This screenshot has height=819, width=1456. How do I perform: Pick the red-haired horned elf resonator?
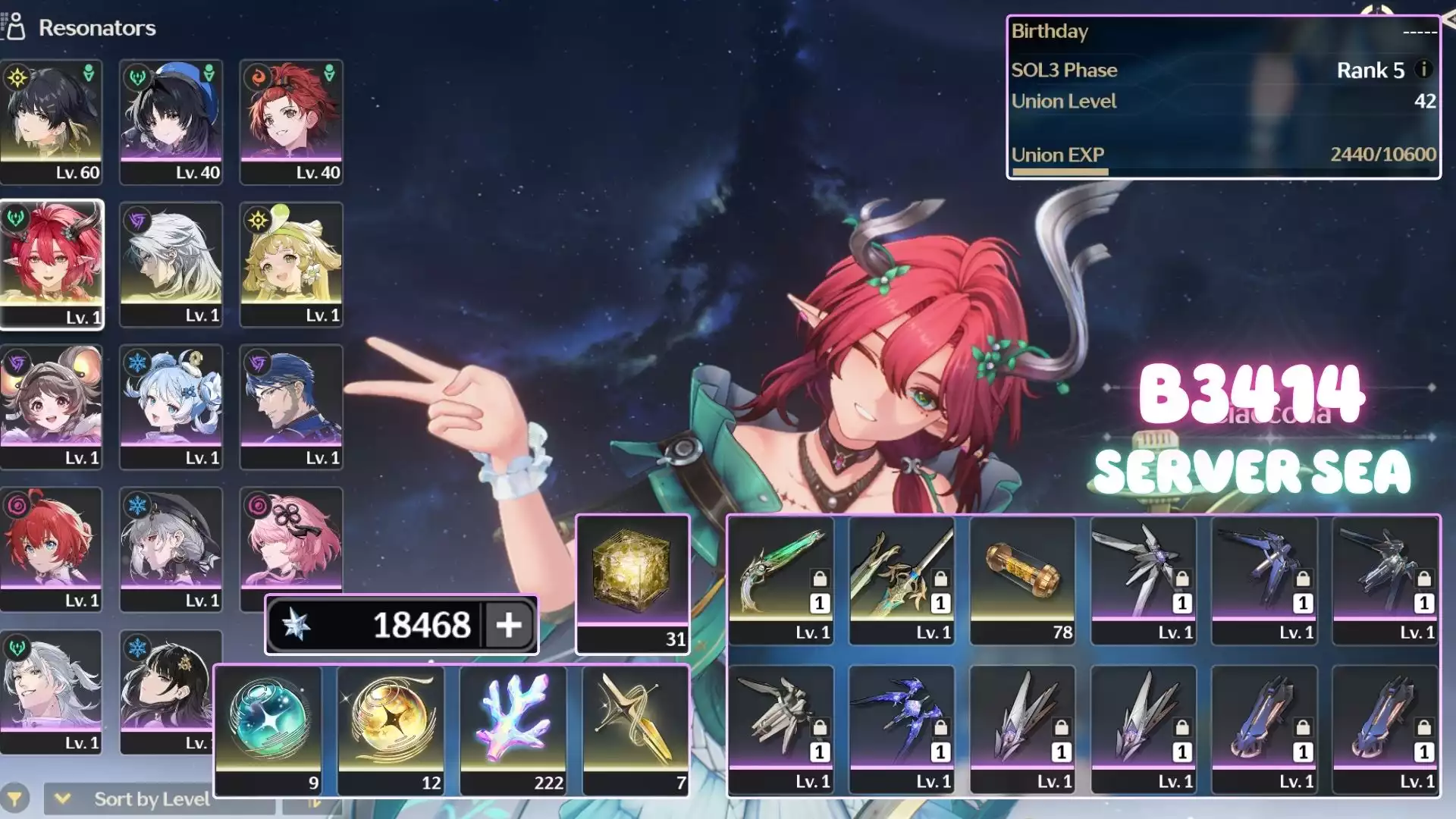(52, 264)
